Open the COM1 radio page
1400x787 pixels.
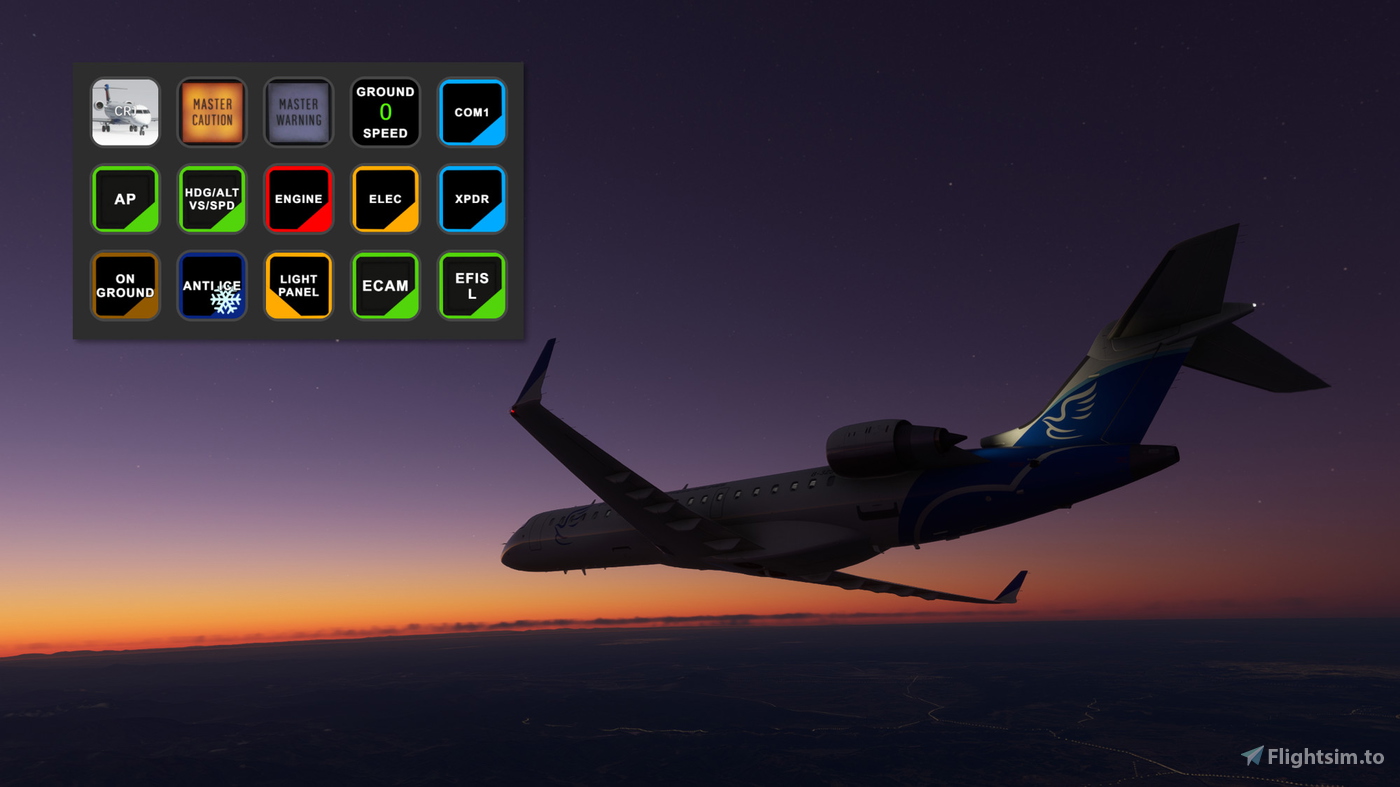[x=472, y=113]
